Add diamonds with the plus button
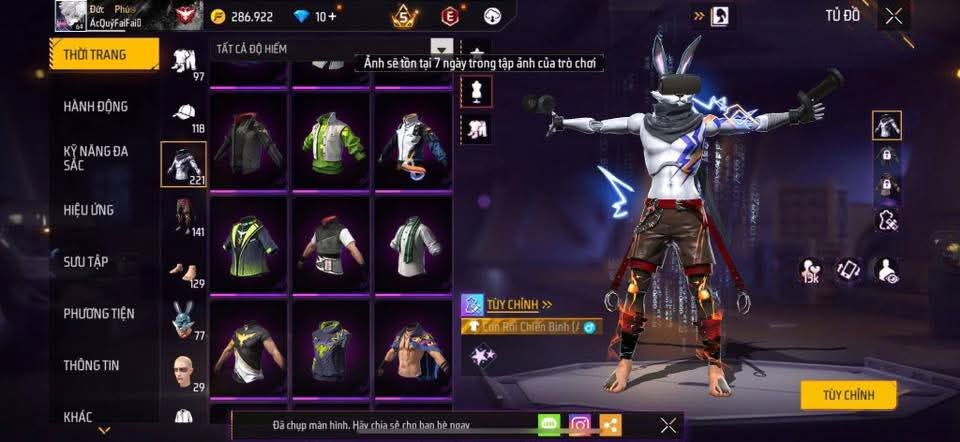Image resolution: width=960 pixels, height=442 pixels. click(331, 17)
